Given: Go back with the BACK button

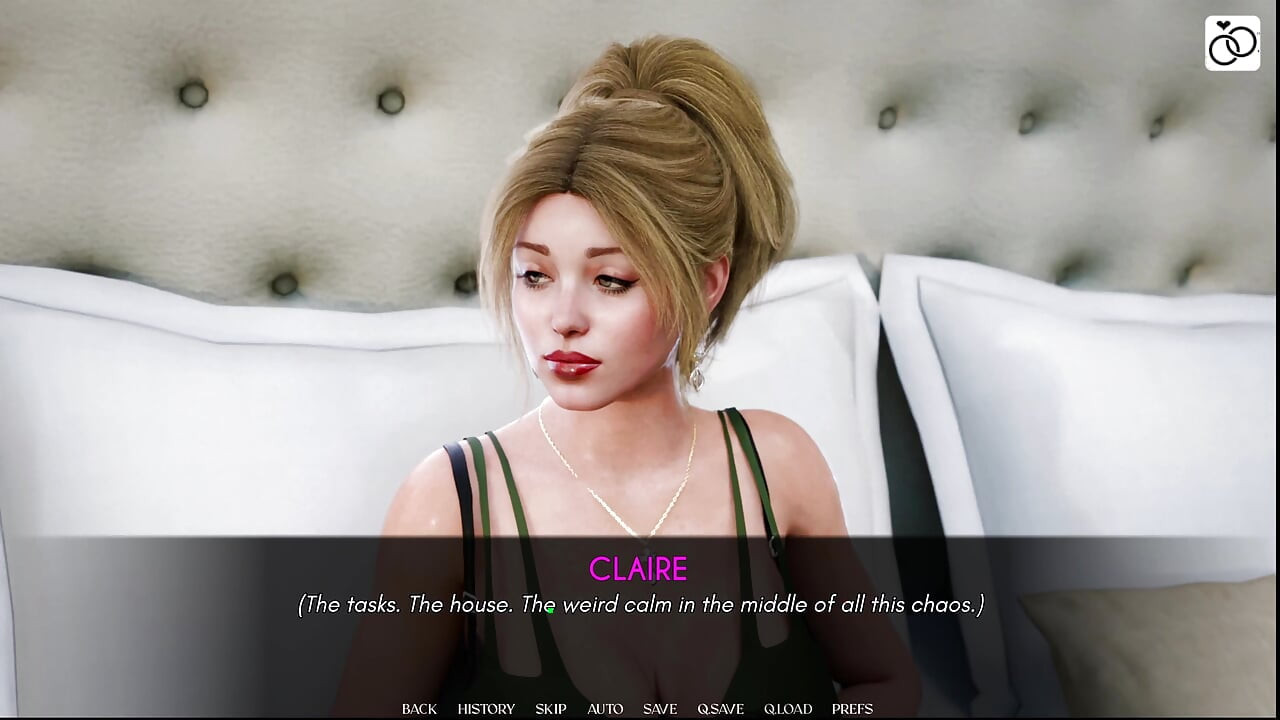Looking at the screenshot, I should point(419,709).
